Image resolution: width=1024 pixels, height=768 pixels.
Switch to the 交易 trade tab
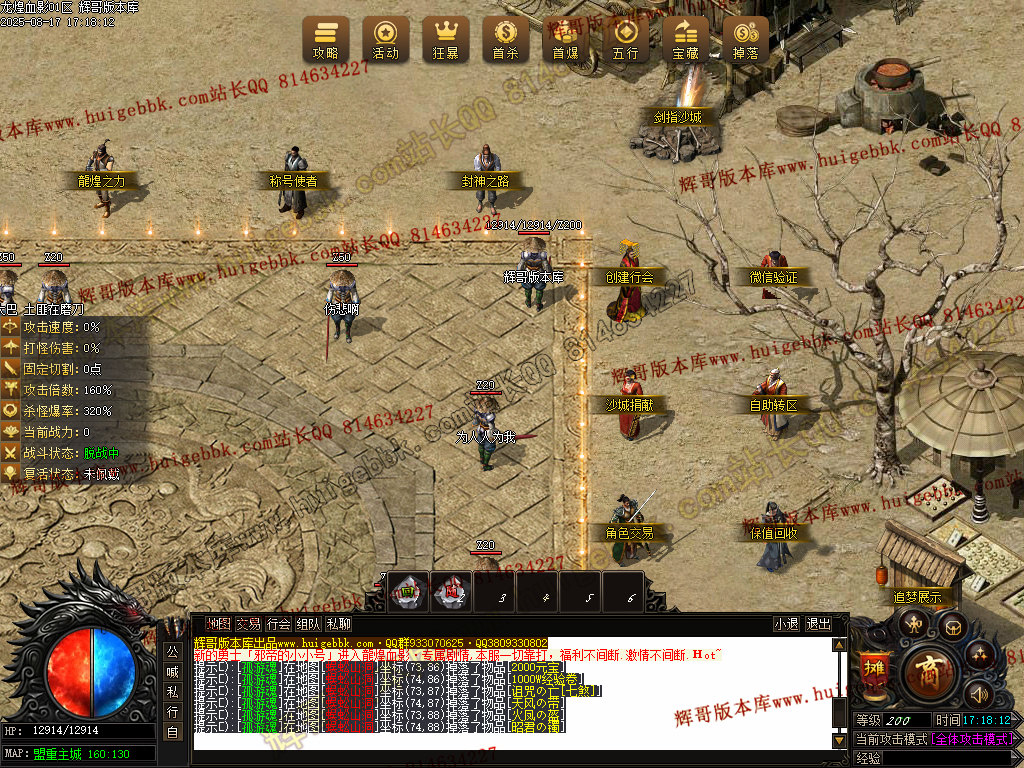pos(248,624)
